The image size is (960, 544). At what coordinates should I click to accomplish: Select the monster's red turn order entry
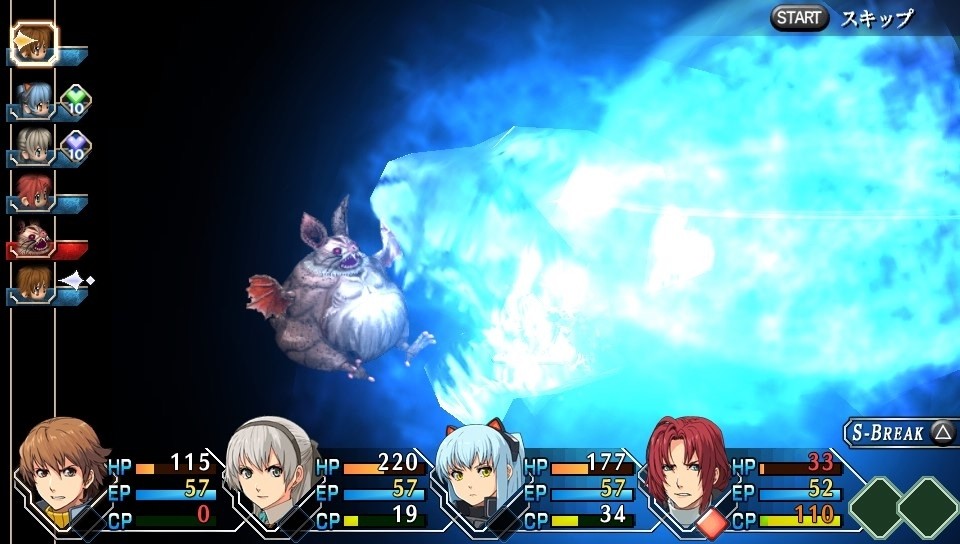click(34, 240)
